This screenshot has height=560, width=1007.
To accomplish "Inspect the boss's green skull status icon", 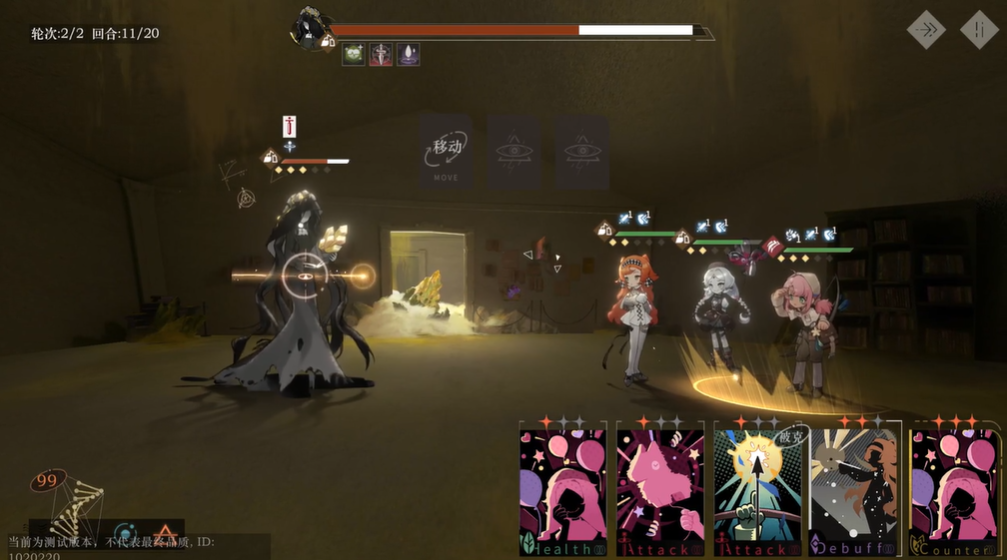I will click(353, 54).
